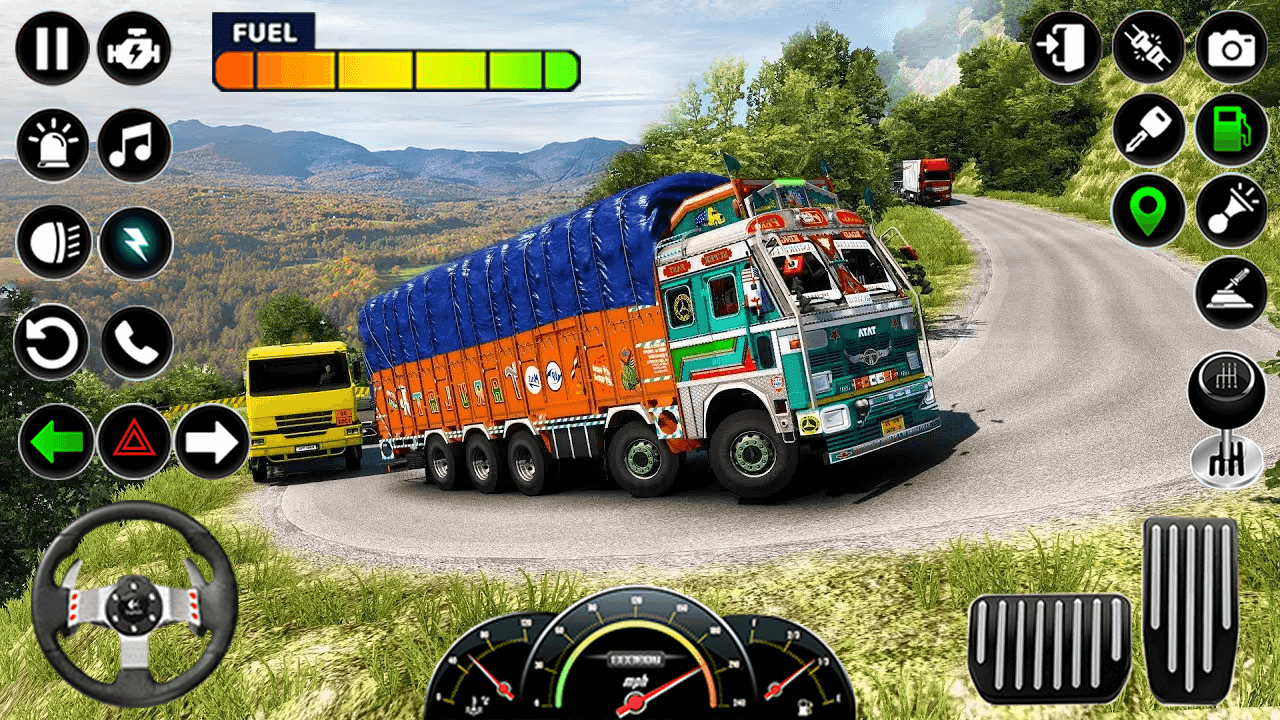
Task: Toggle the red hazard triangle lights
Action: tap(134, 441)
